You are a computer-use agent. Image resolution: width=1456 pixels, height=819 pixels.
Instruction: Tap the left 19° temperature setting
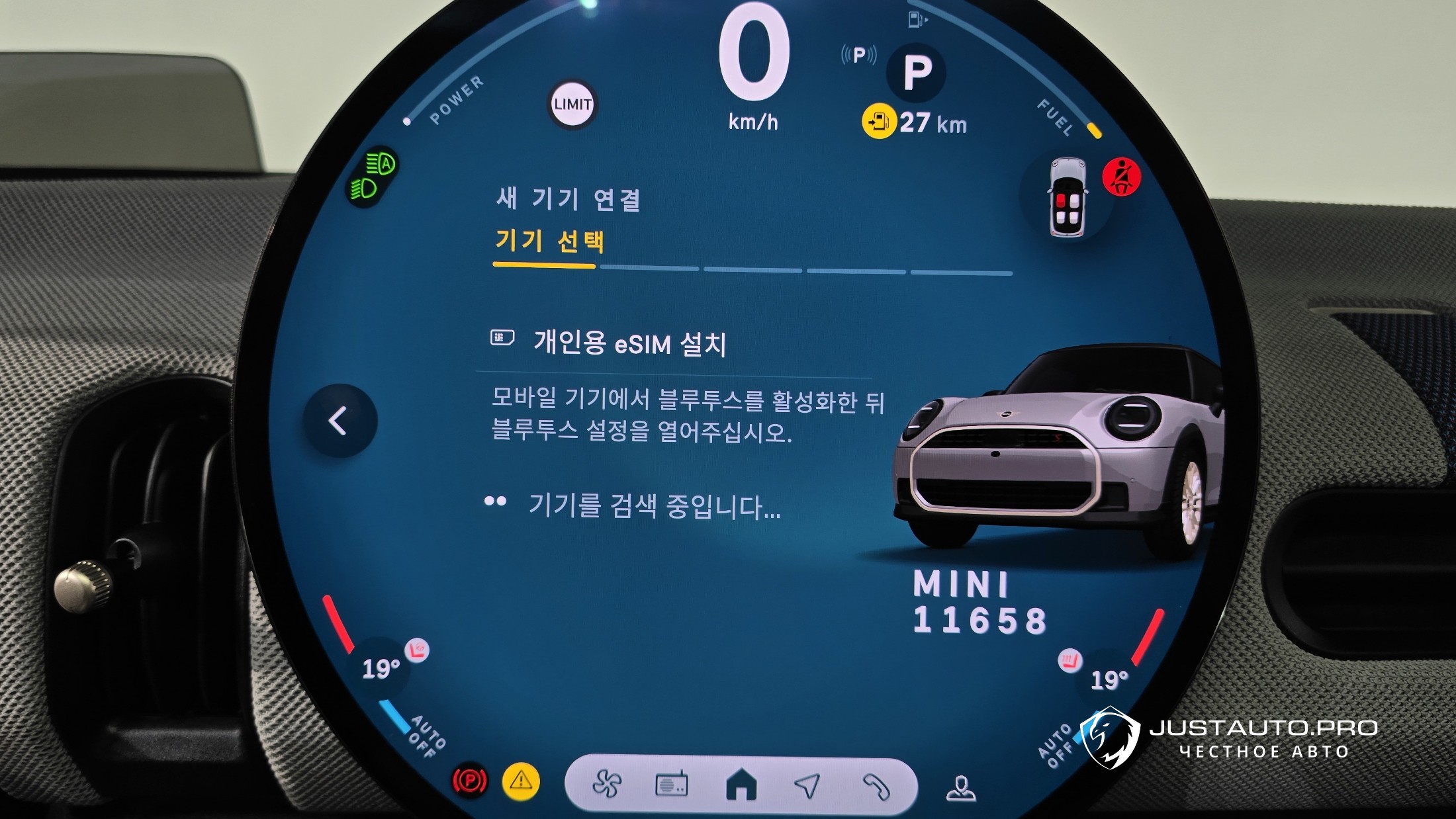381,669
